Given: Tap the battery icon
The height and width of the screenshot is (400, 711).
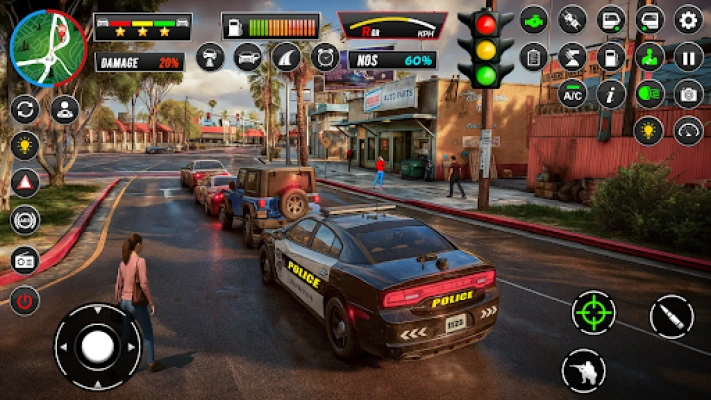Looking at the screenshot, I should pyautogui.click(x=534, y=56).
